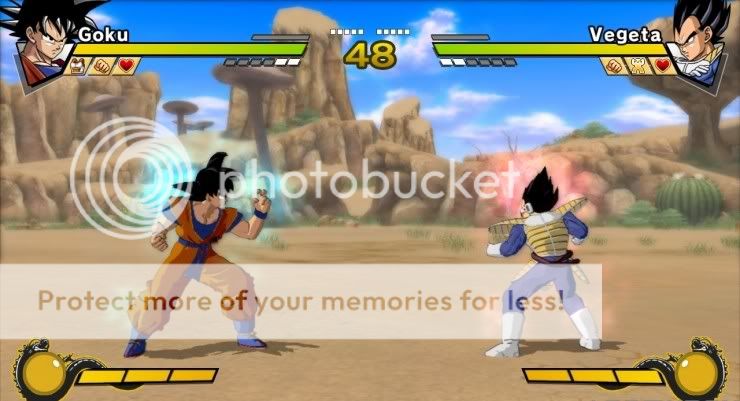This screenshot has width=740, height=401.
Task: Select the figure icon under Vegeta's name
Action: (639, 67)
